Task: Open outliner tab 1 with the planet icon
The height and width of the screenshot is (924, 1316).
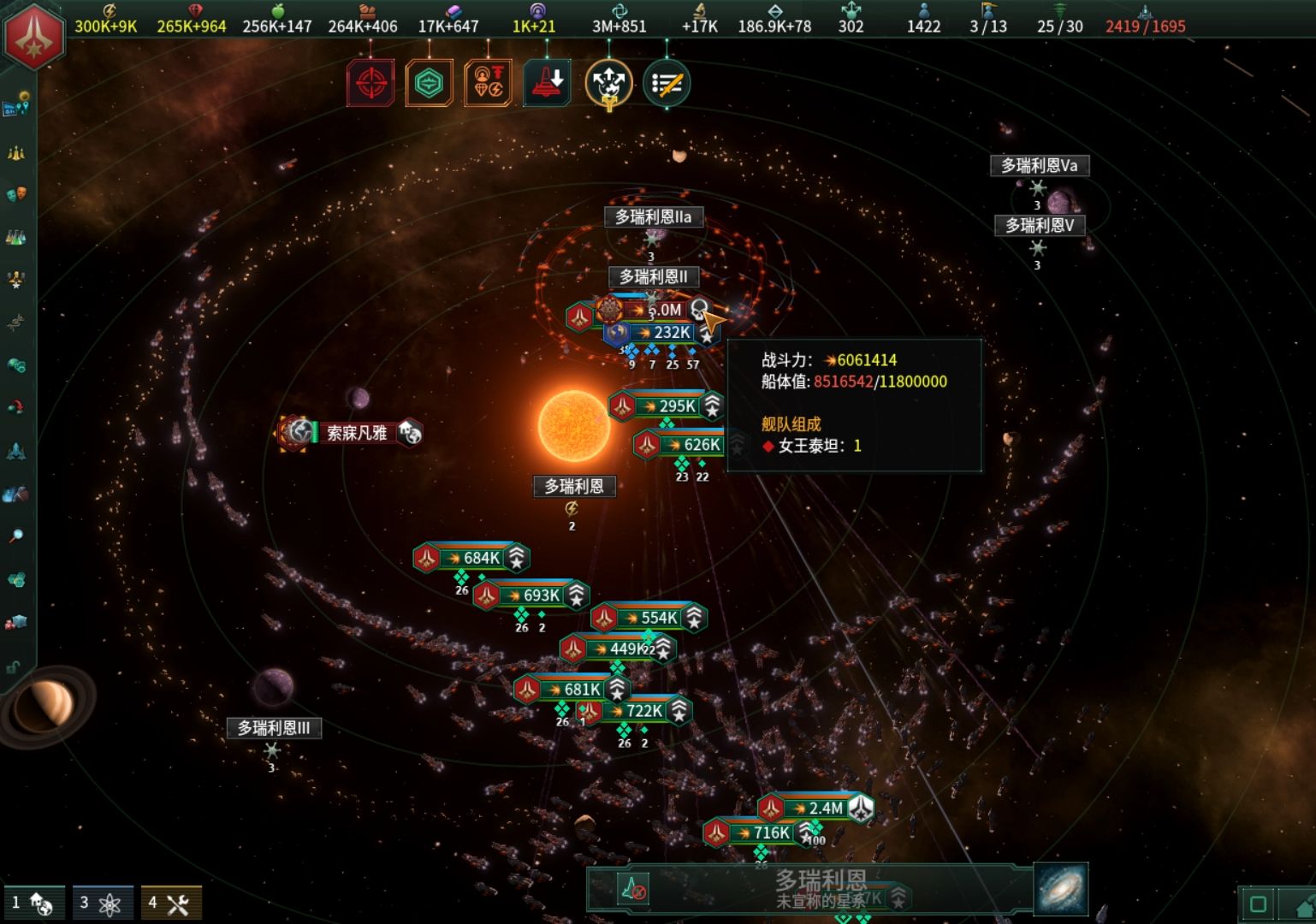Action: click(x=33, y=903)
